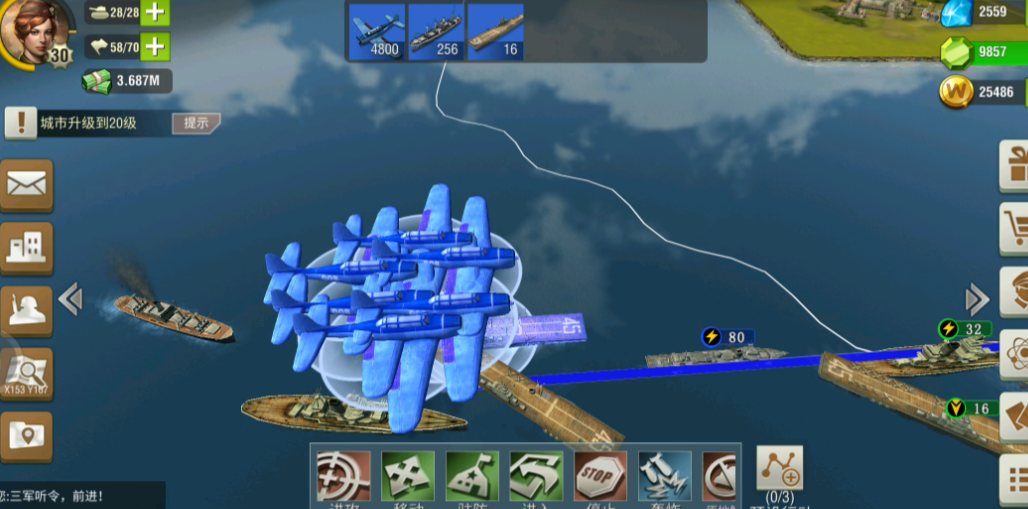Choose the move arrows command

408,476
